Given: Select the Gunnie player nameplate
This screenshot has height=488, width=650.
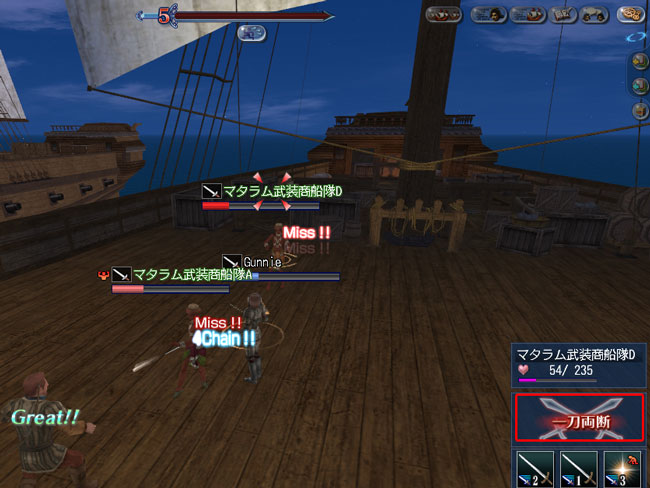Looking at the screenshot, I should click(262, 260).
